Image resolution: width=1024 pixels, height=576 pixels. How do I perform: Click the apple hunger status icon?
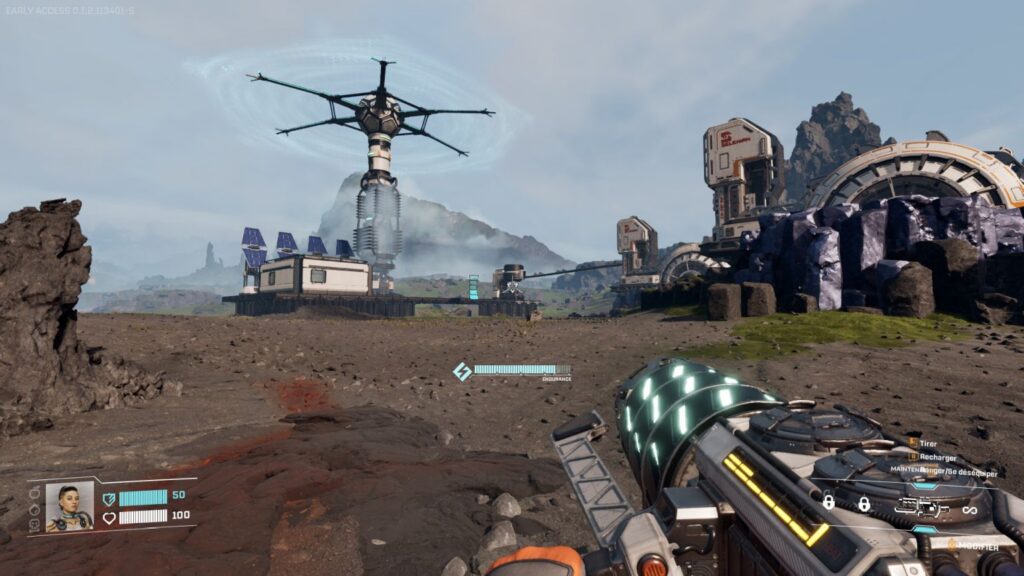(35, 492)
